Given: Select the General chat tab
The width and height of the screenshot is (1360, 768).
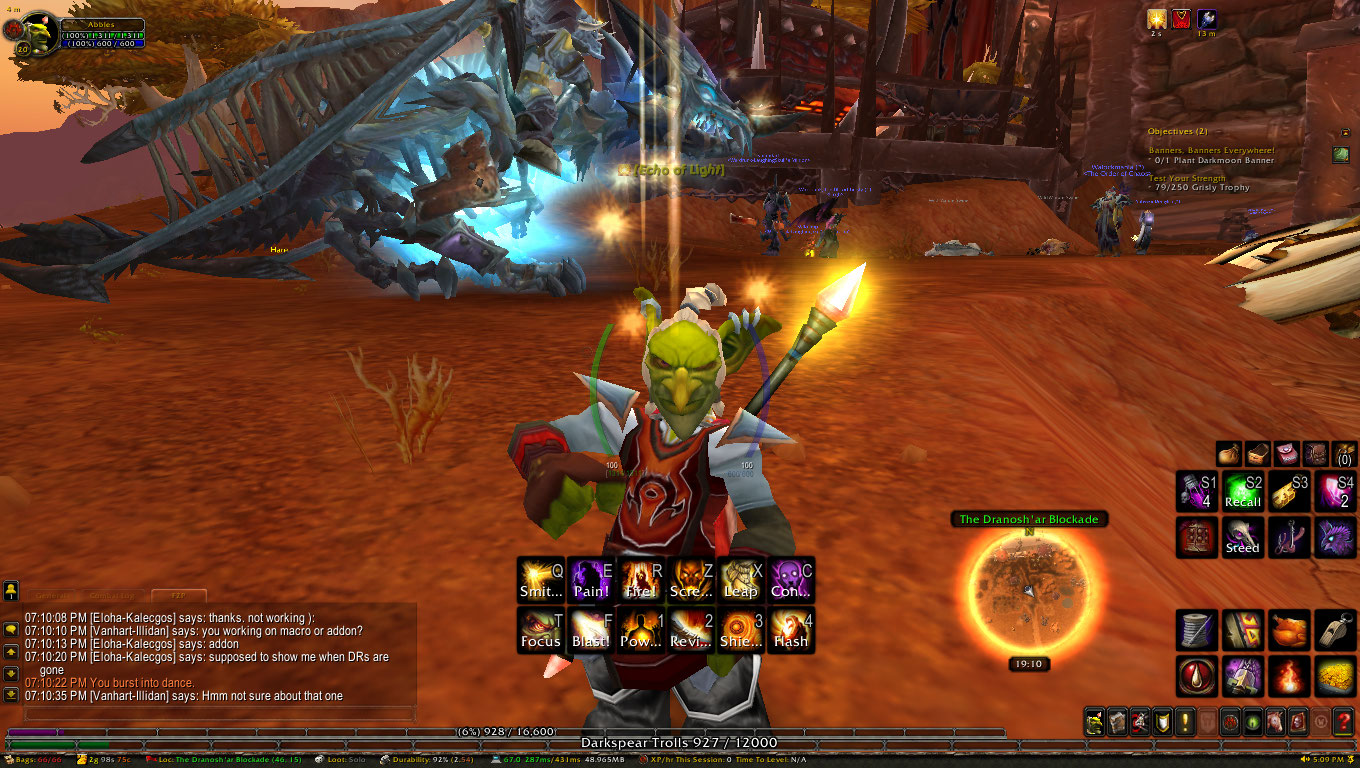Looking at the screenshot, I should [48, 595].
